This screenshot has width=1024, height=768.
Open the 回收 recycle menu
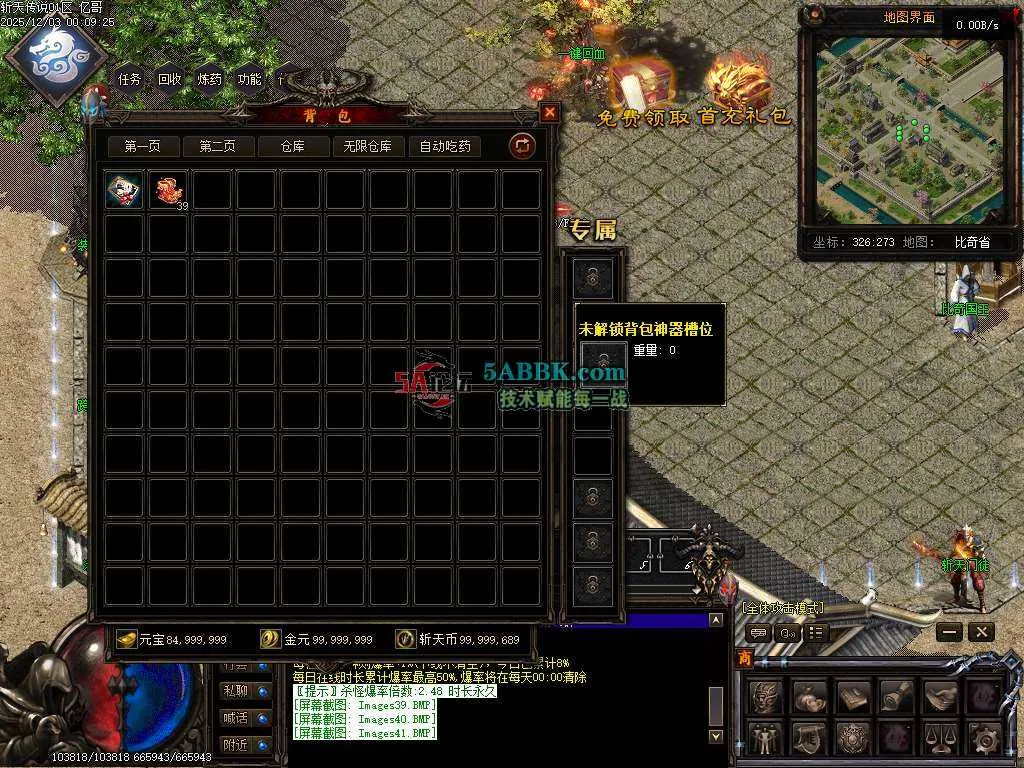pos(170,79)
